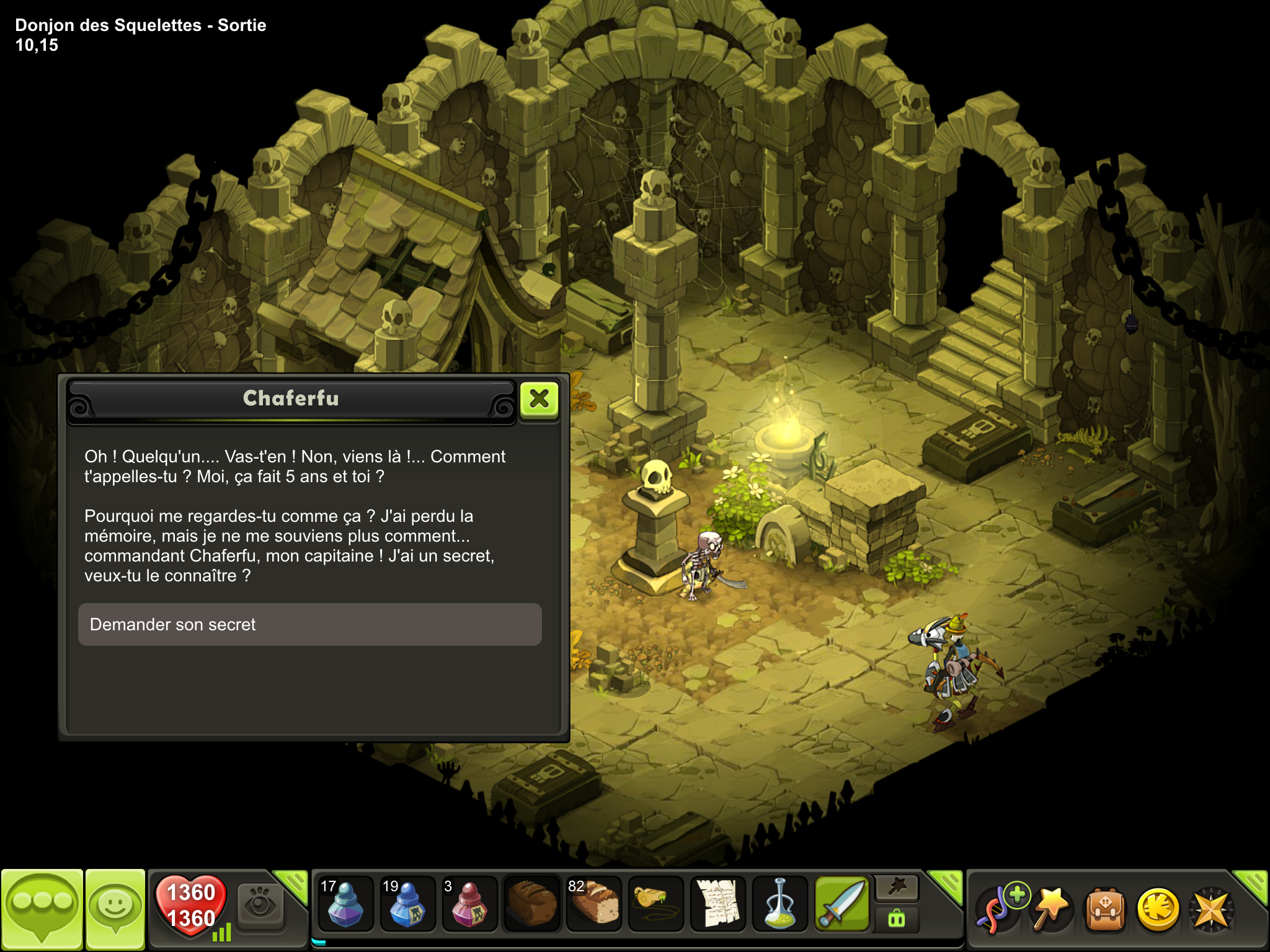Use the teal potion with 17 charges
1270x952 pixels.
coord(345,904)
